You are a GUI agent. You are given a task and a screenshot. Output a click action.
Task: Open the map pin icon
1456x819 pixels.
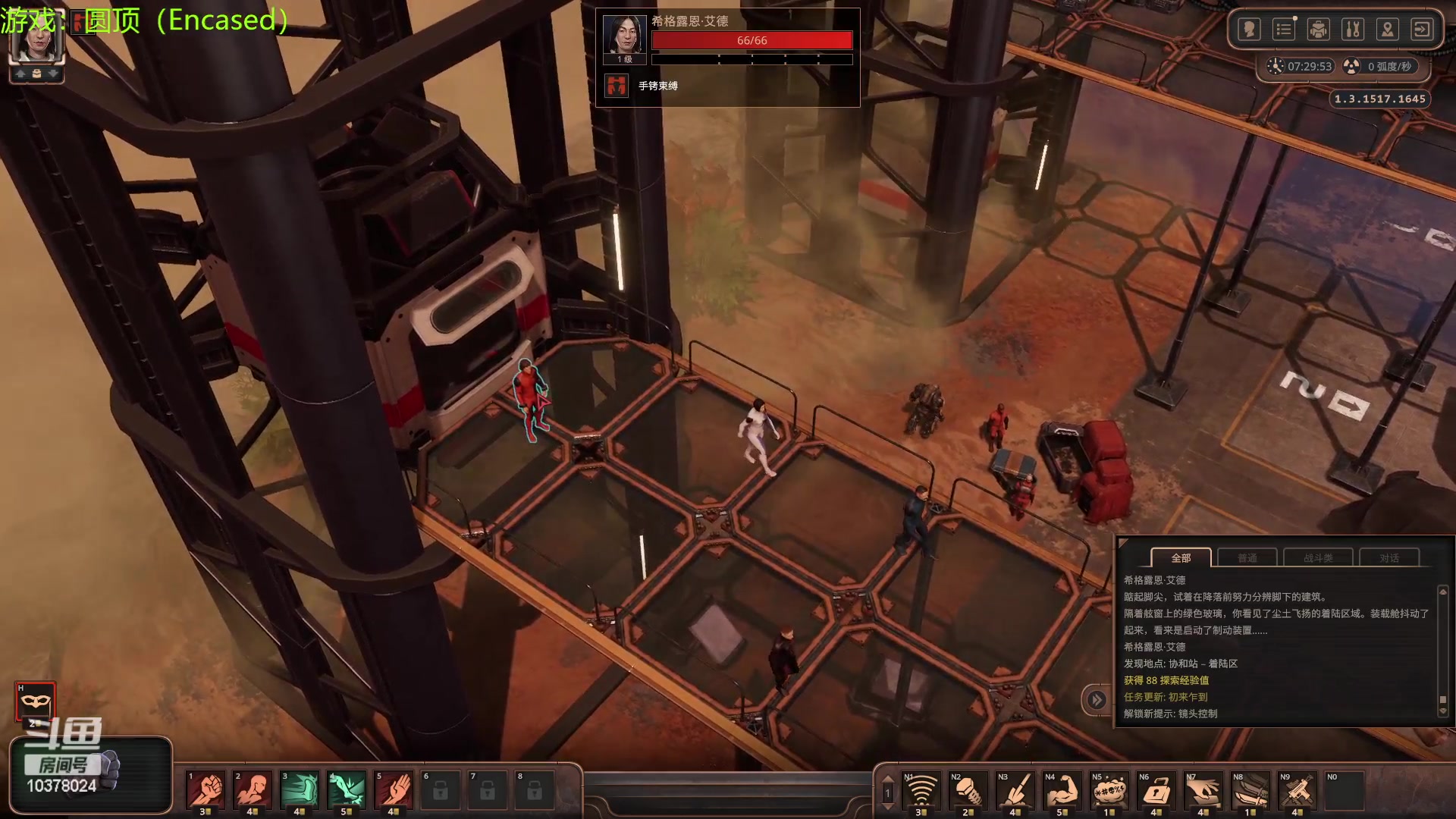coord(1388,30)
